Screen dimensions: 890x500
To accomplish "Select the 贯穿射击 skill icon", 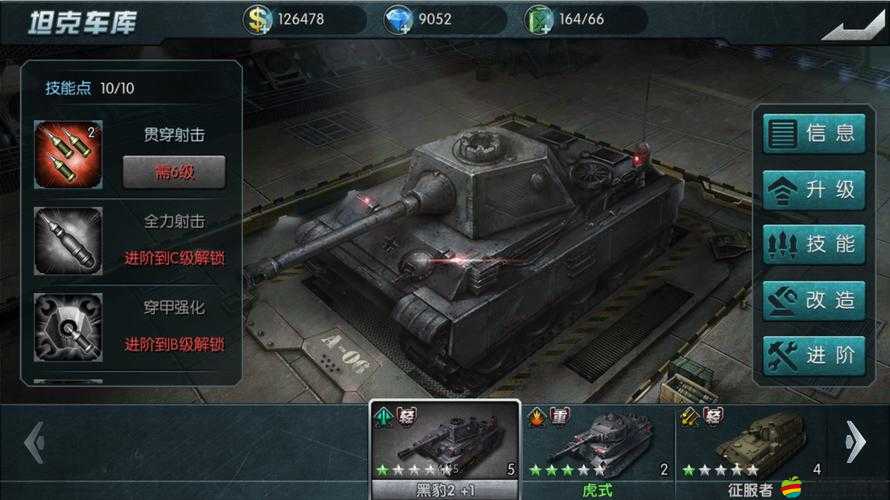I will click(68, 155).
